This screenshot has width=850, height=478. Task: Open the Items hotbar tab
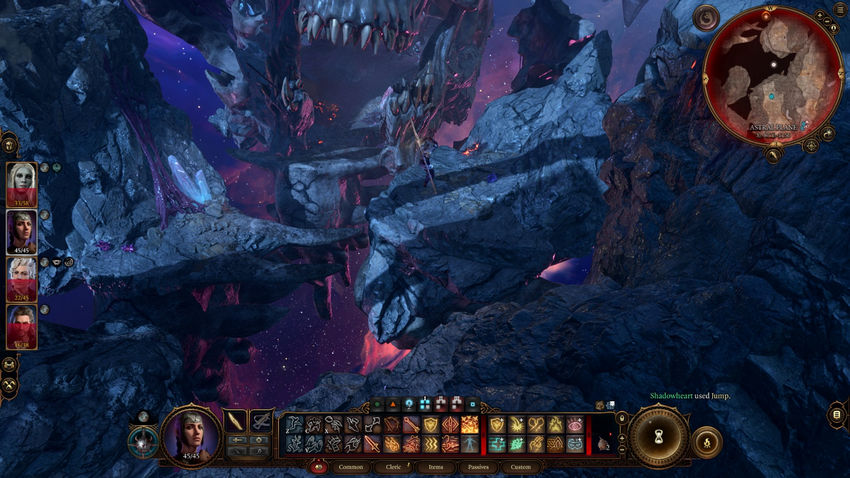(x=436, y=467)
